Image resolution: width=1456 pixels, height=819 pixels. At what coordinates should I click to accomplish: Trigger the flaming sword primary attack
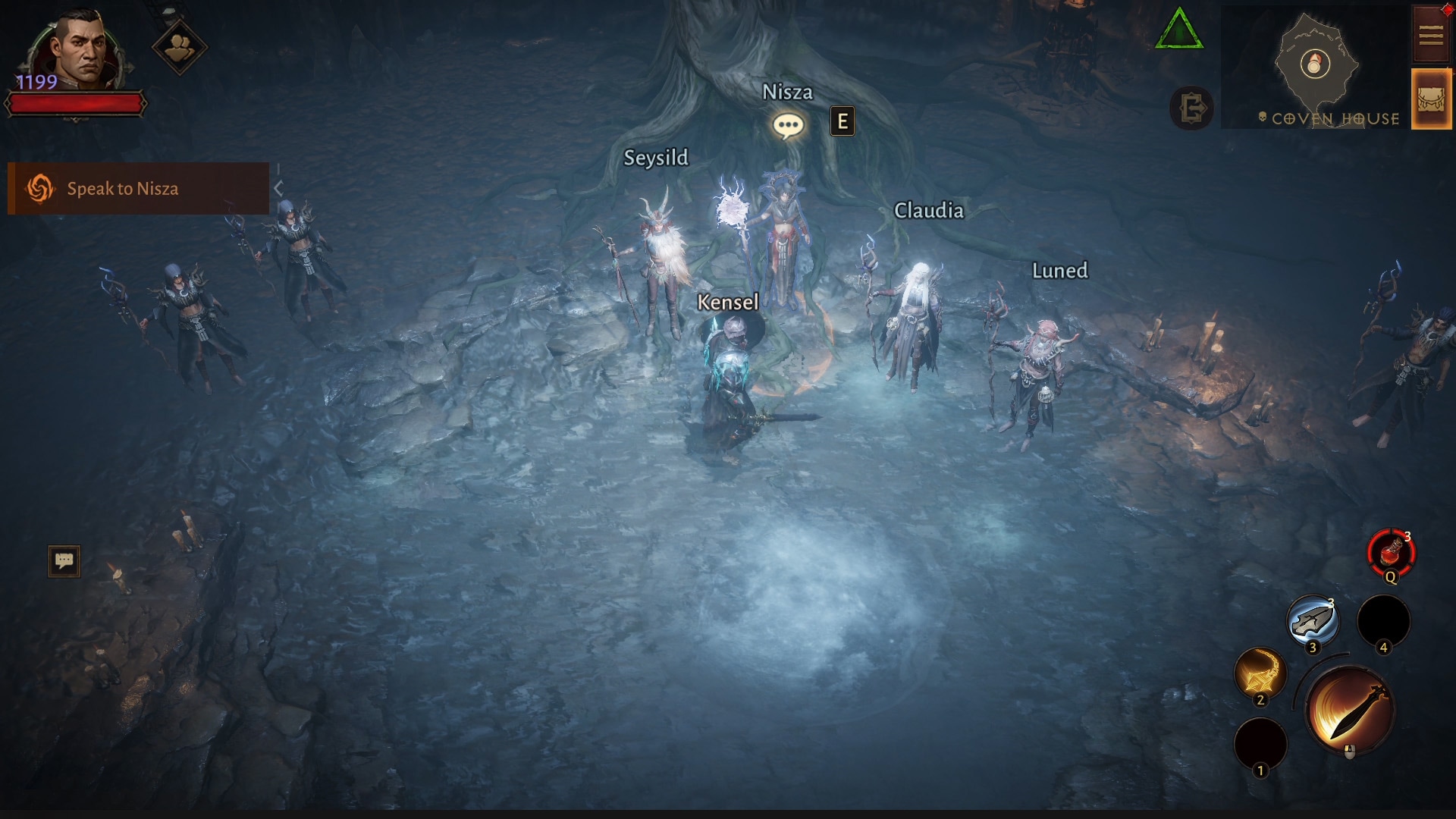point(1350,711)
